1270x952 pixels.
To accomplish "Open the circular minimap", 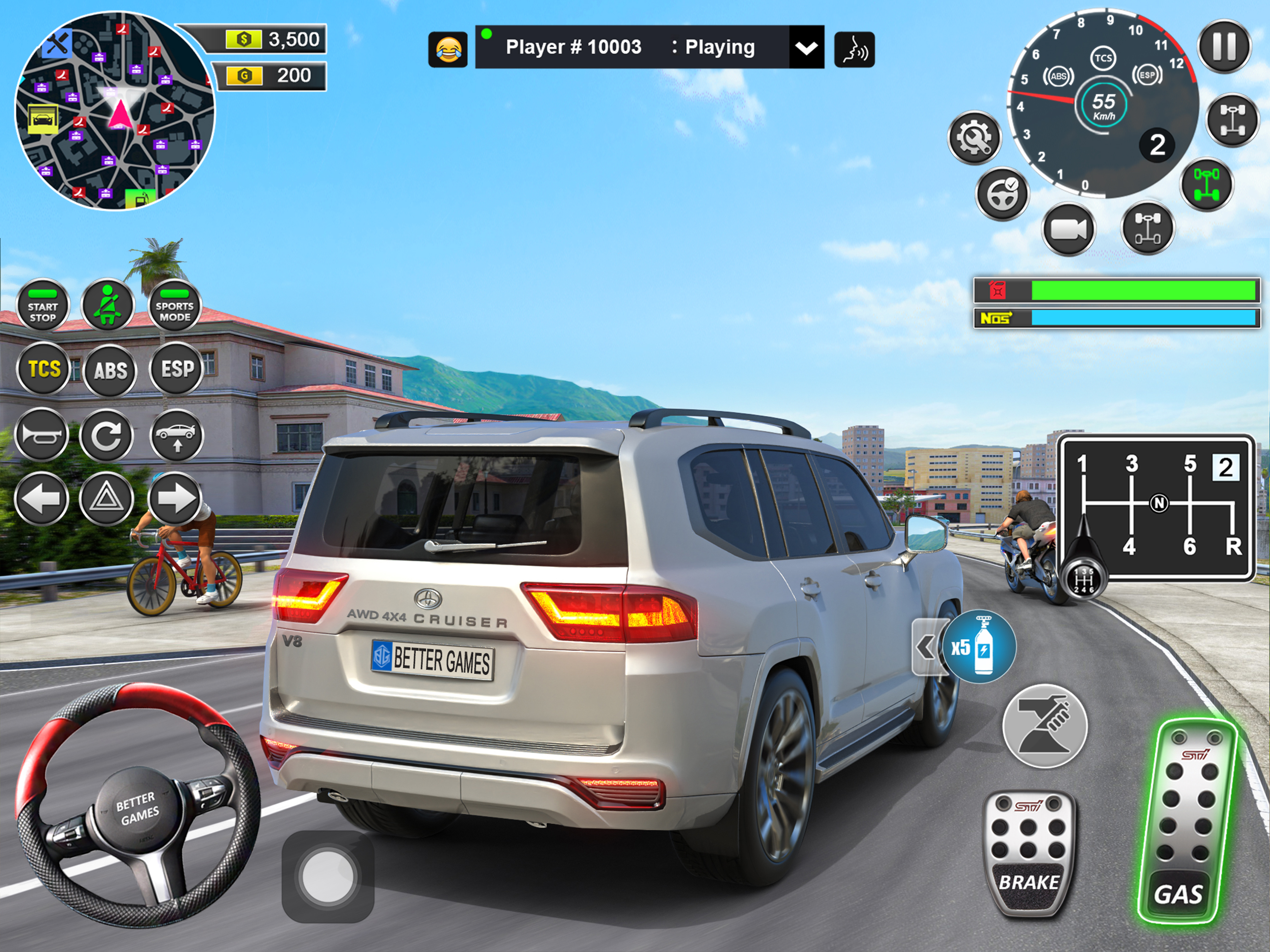I will [x=115, y=111].
